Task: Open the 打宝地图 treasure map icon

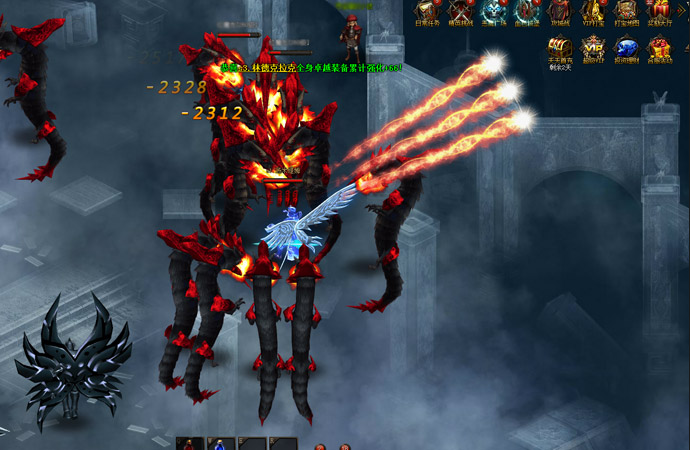Action: pos(625,10)
